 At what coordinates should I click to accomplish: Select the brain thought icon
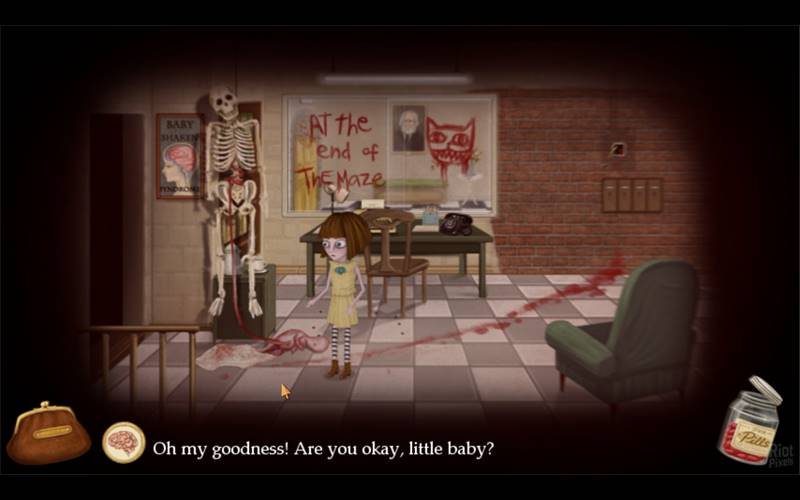point(124,443)
